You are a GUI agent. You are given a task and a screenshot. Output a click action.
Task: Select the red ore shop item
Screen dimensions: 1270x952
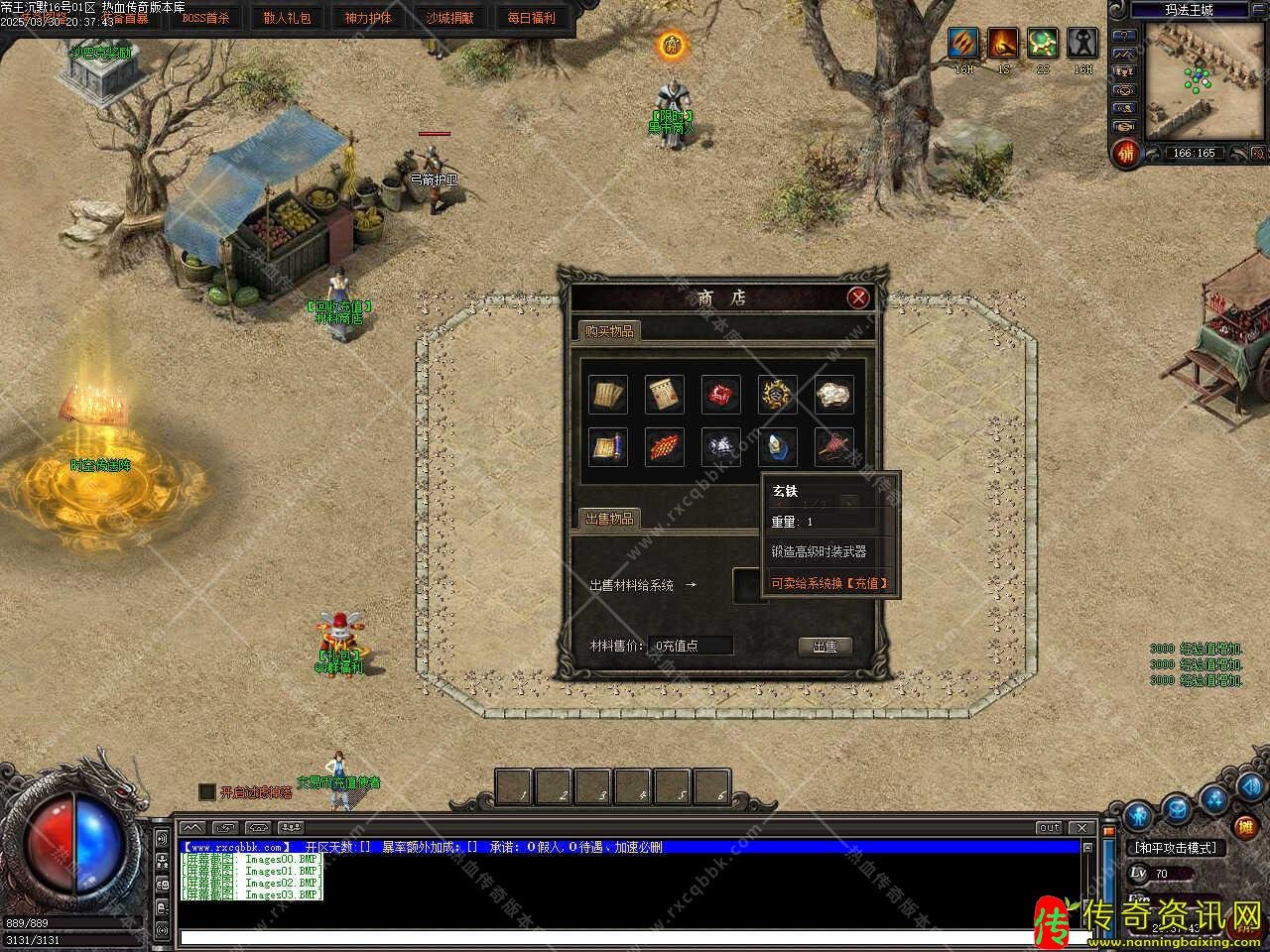(x=721, y=394)
